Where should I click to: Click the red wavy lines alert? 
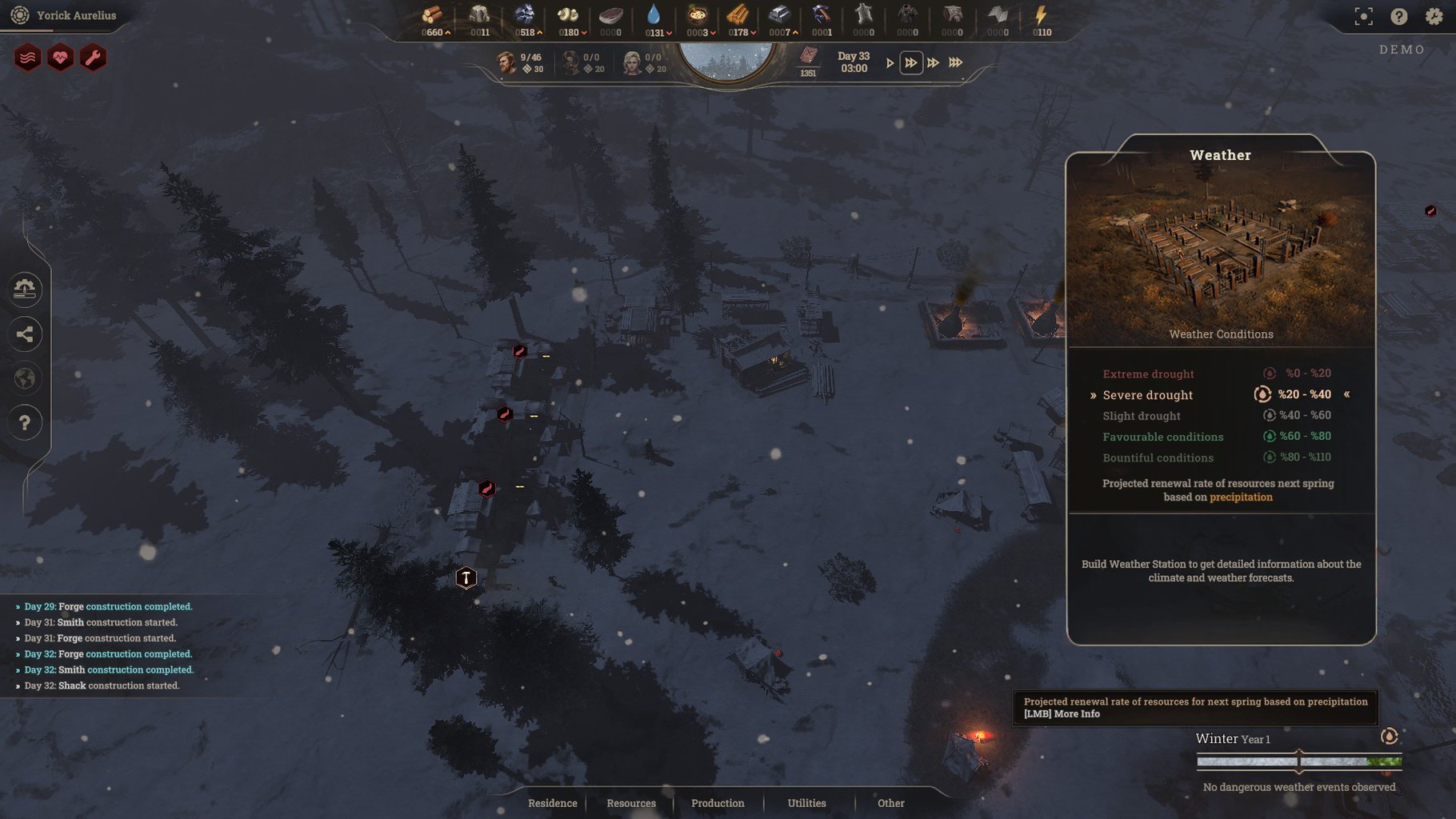pos(27,58)
